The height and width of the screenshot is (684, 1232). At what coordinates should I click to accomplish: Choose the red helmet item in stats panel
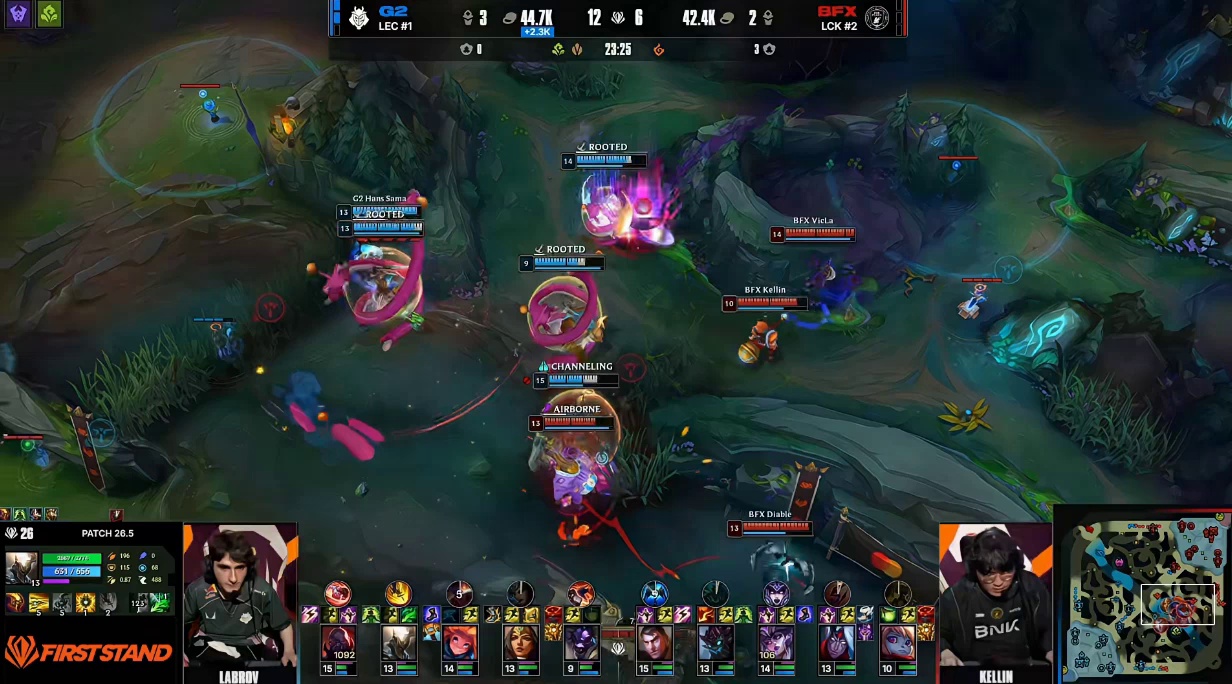pyautogui.click(x=17, y=602)
